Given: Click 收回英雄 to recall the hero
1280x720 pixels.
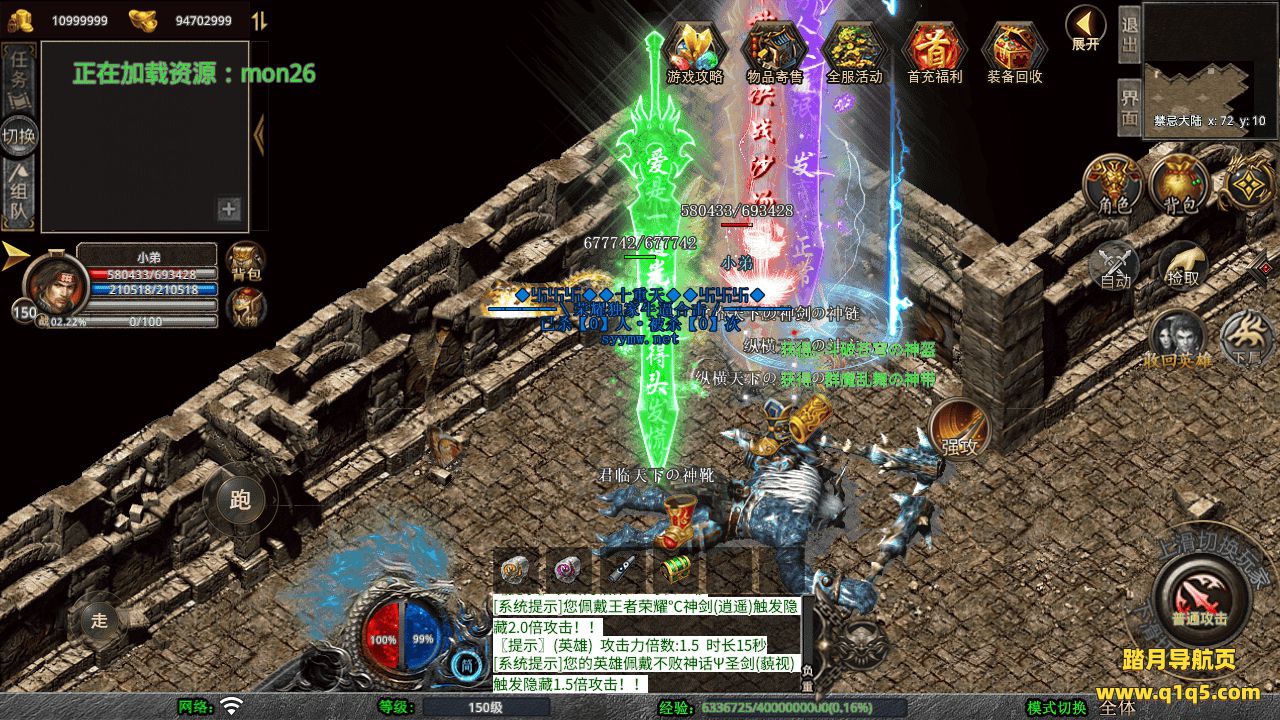Looking at the screenshot, I should 1178,339.
